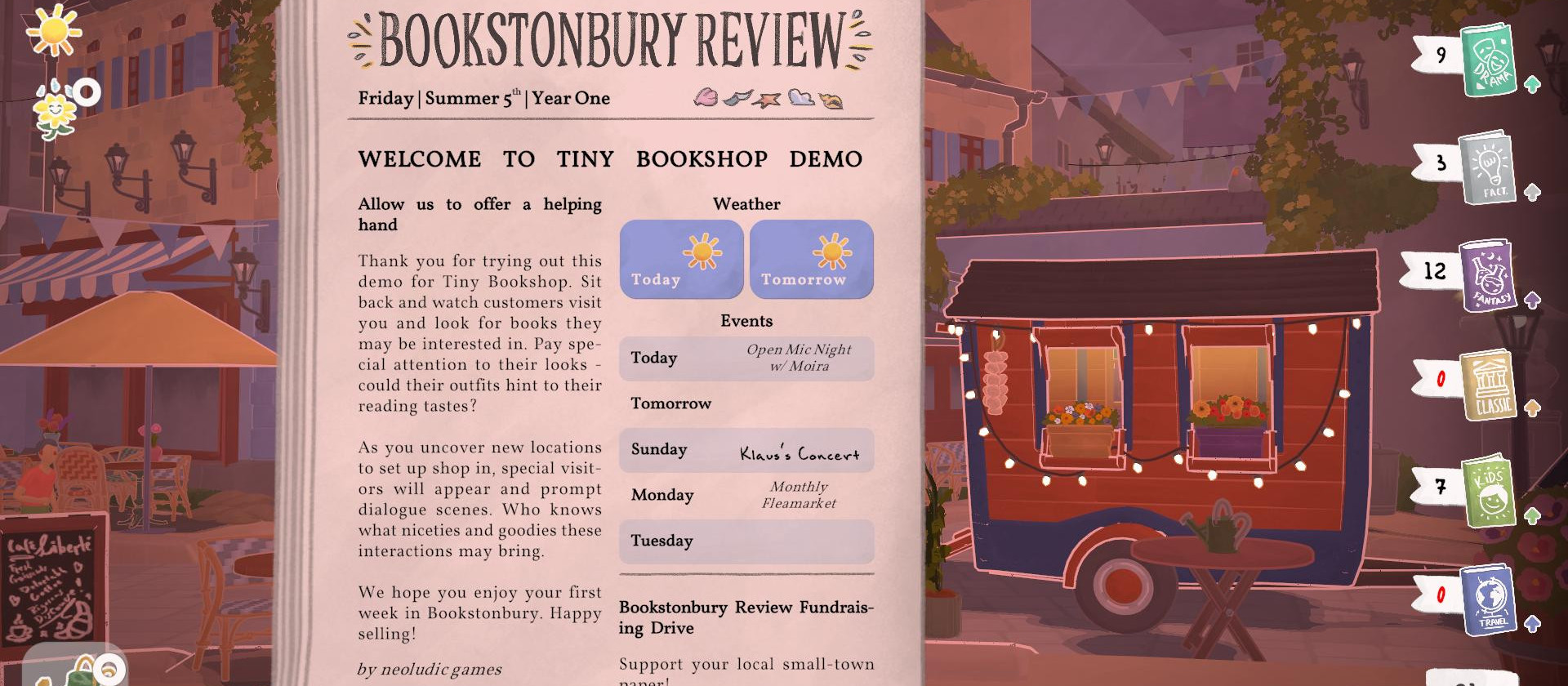Expand Monday's Fleamarket event row

[x=746, y=495]
